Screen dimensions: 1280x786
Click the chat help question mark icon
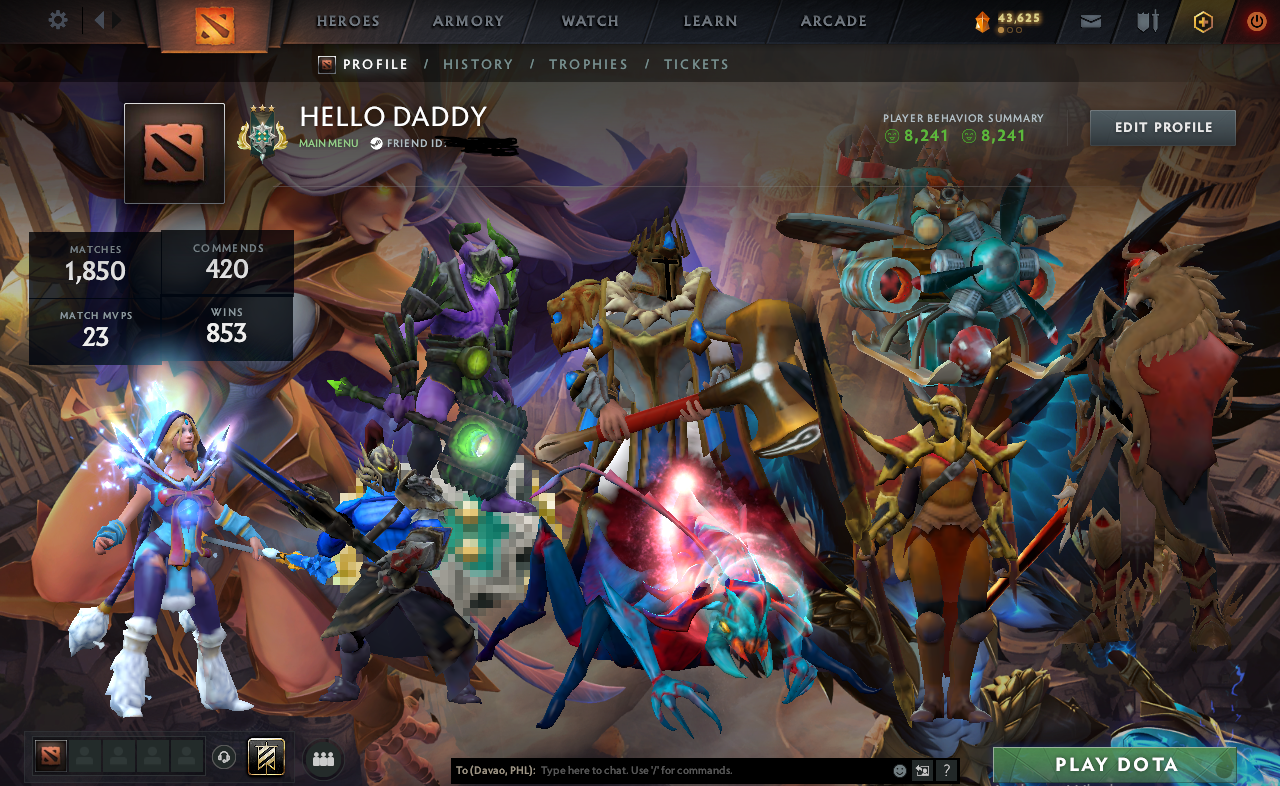coord(946,770)
